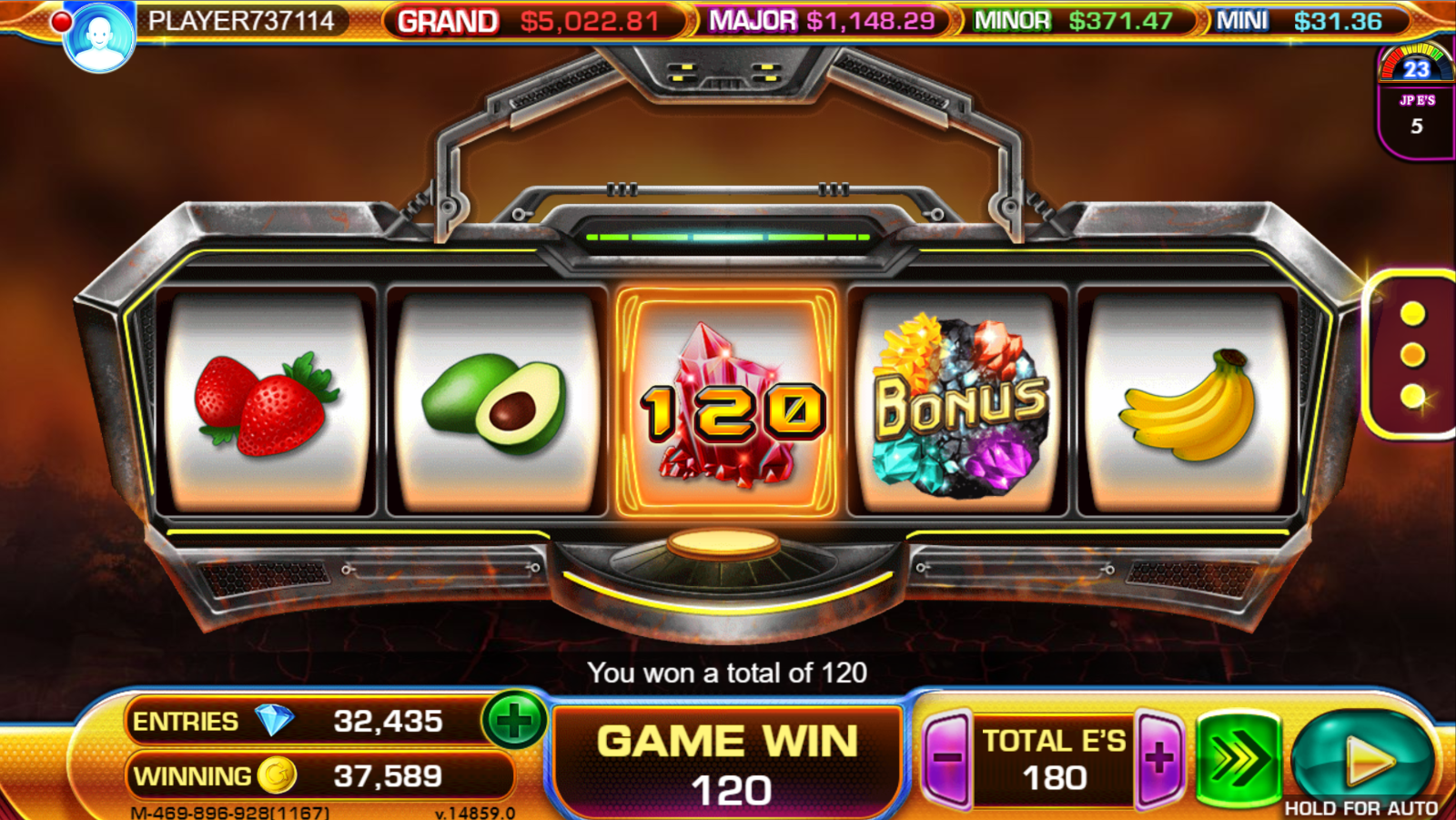This screenshot has height=820, width=1456.
Task: Open the player profile avatar
Action: (99, 36)
